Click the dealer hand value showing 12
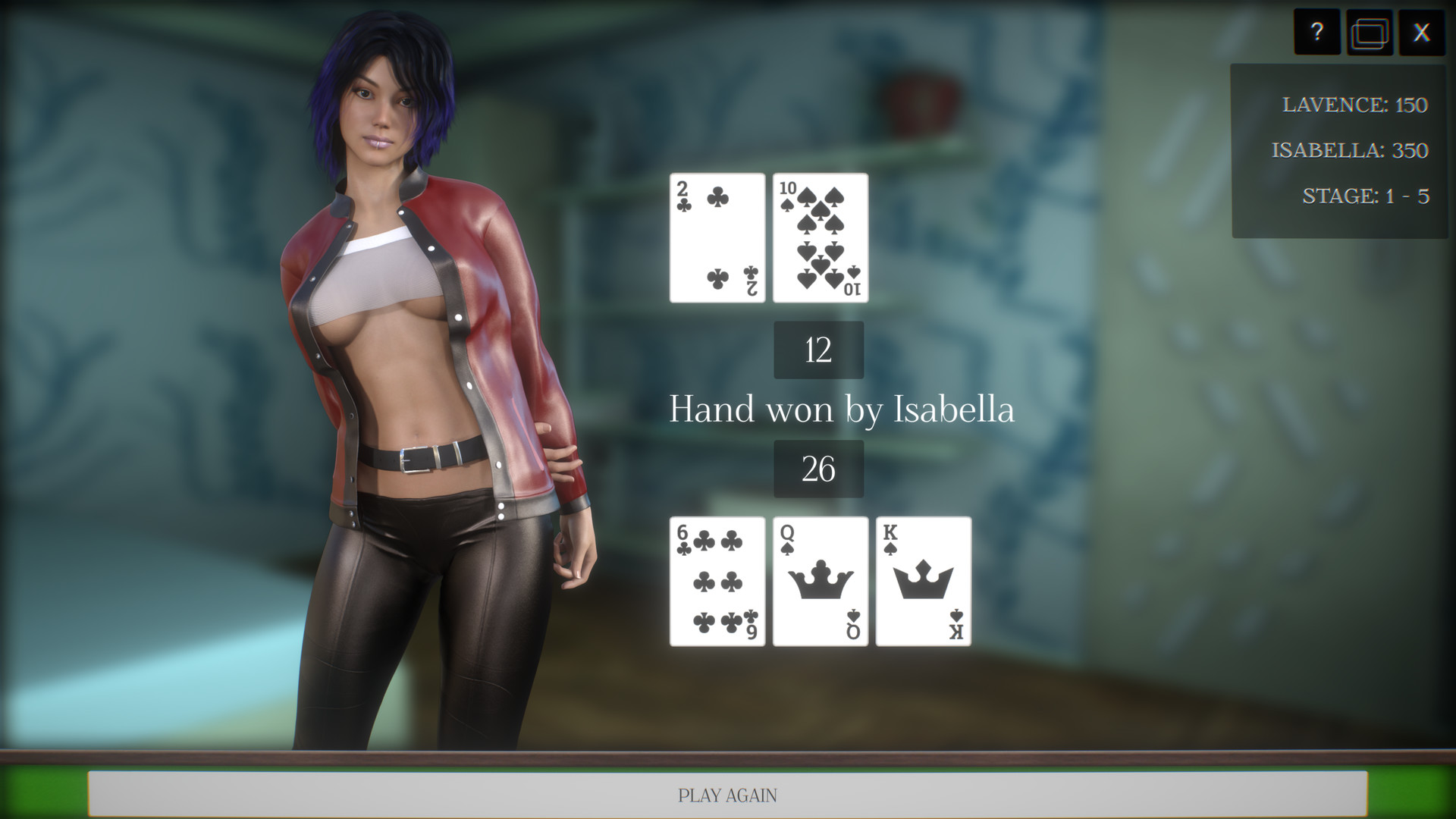 click(x=818, y=350)
